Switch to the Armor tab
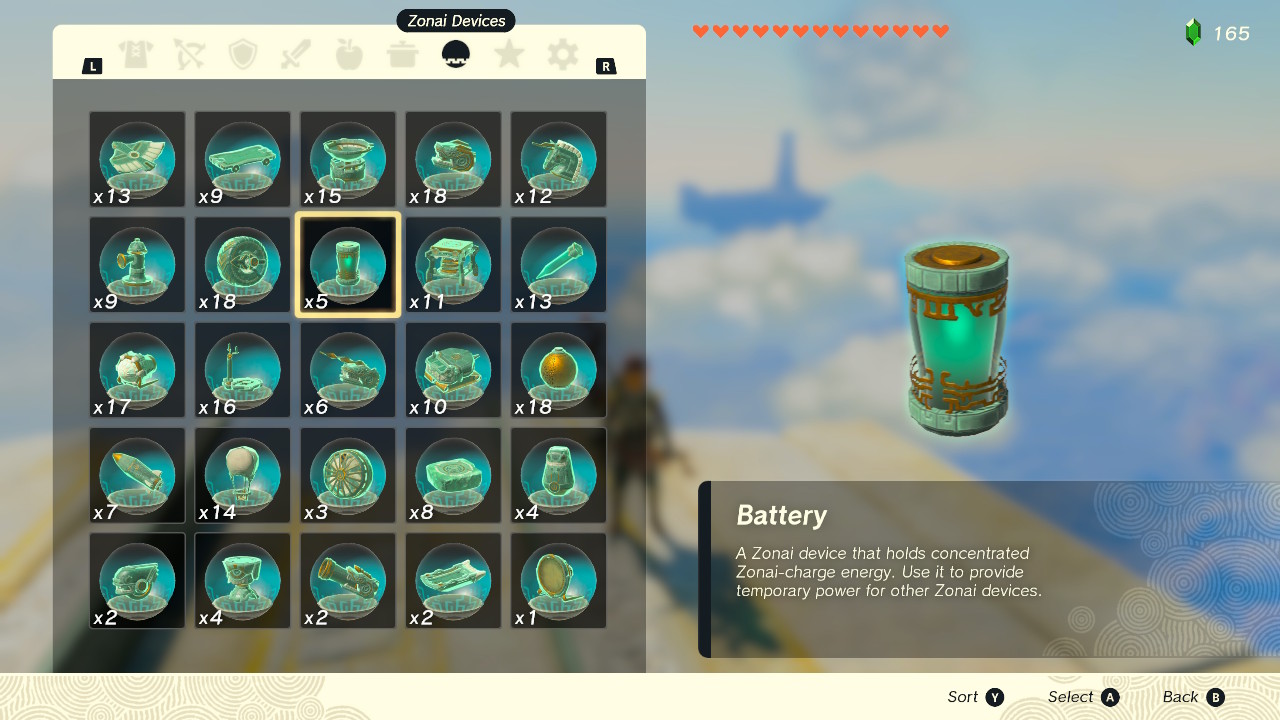 click(x=136, y=55)
